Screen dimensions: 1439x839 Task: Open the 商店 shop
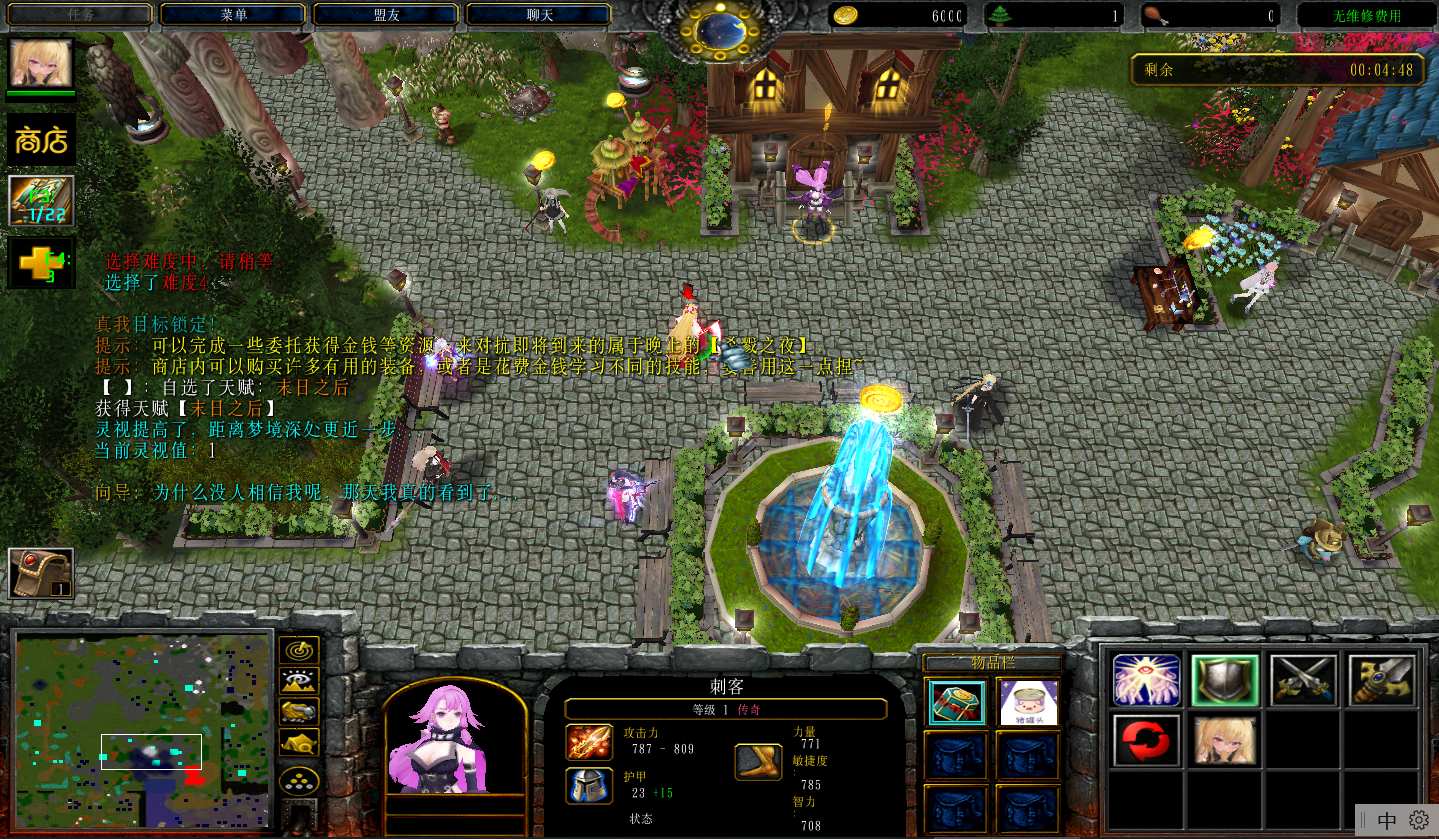(x=41, y=139)
